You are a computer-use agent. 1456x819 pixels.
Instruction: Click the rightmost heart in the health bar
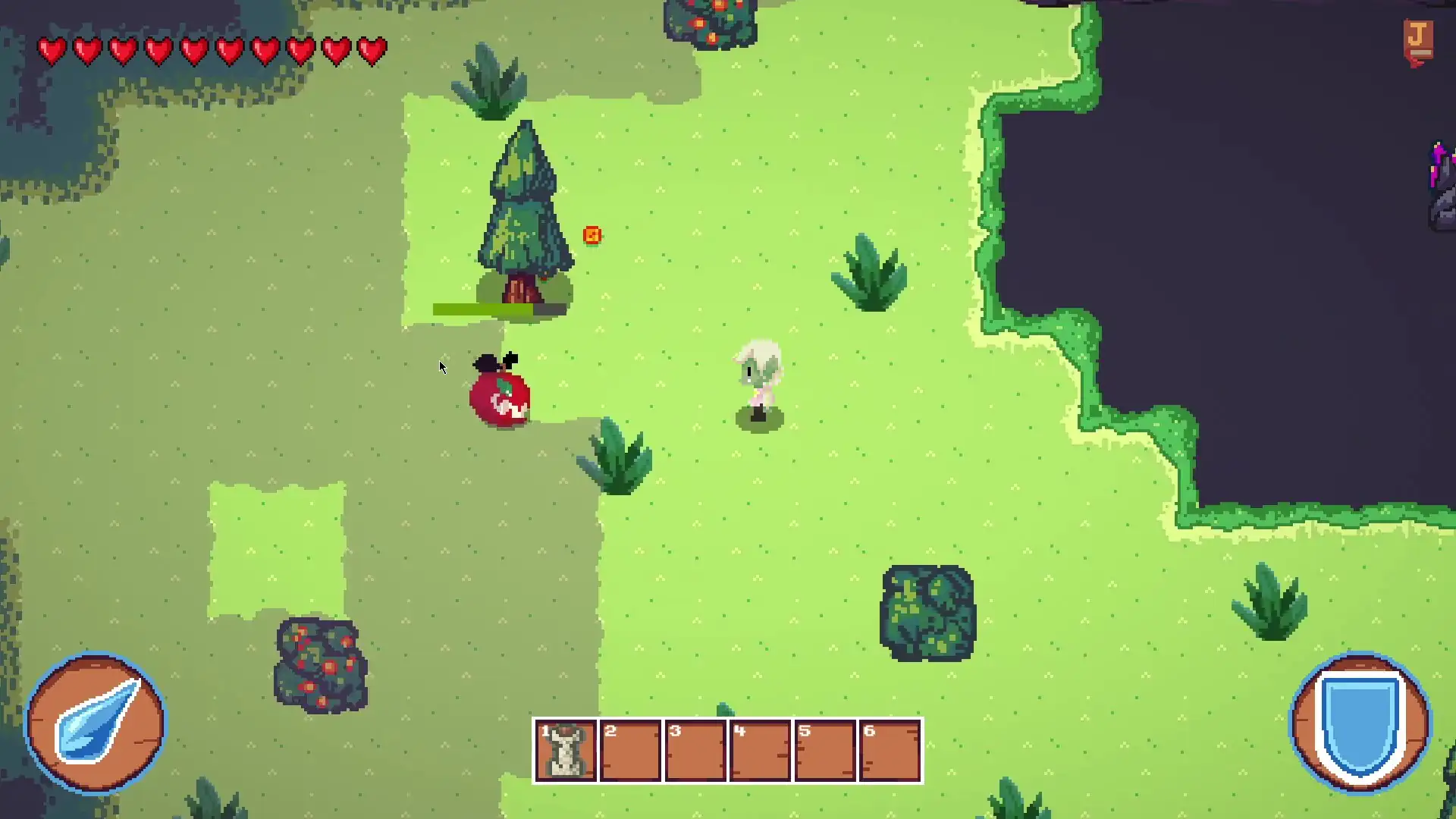(371, 50)
